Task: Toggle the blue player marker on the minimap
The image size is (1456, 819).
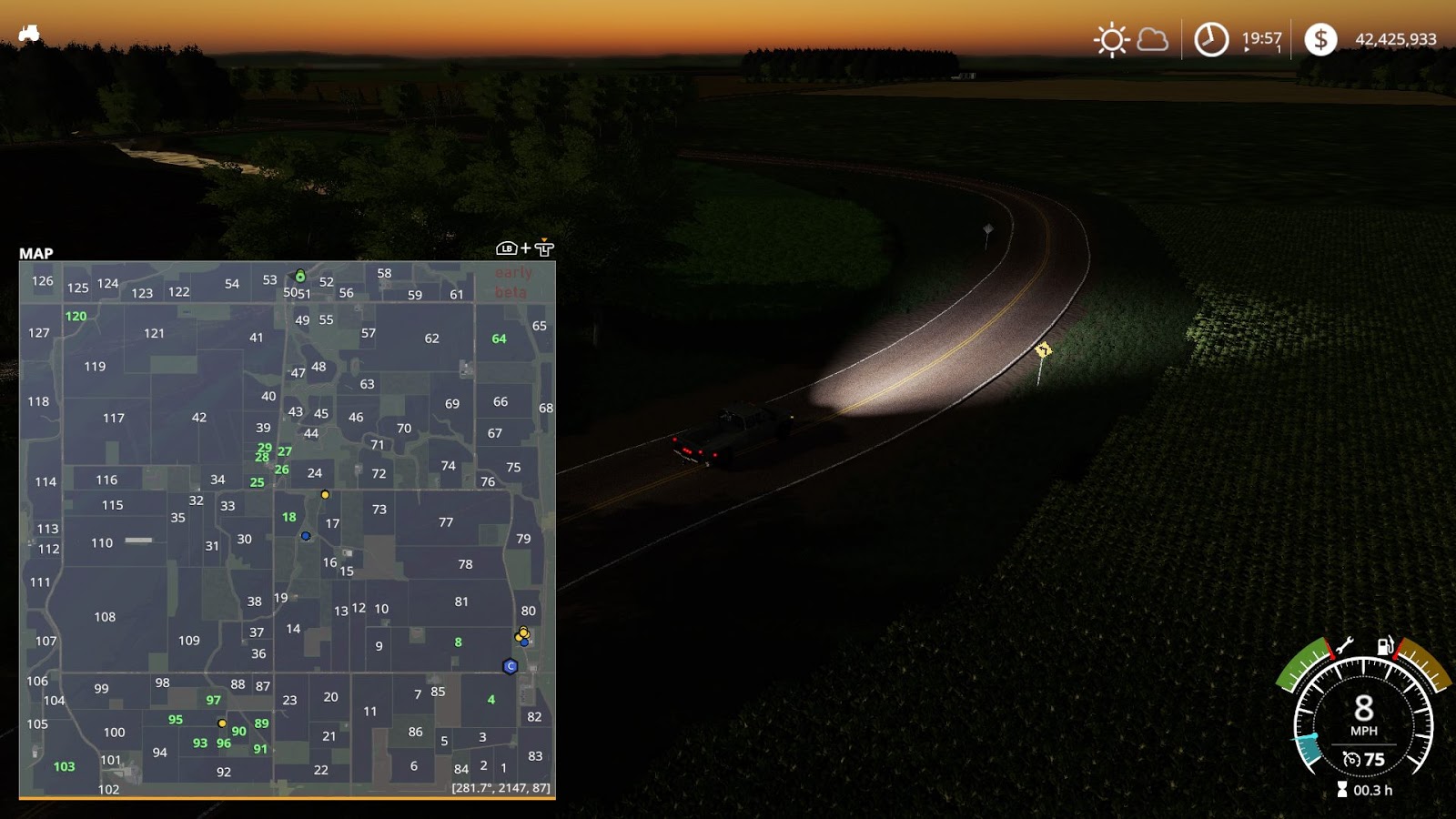Action: (x=304, y=536)
